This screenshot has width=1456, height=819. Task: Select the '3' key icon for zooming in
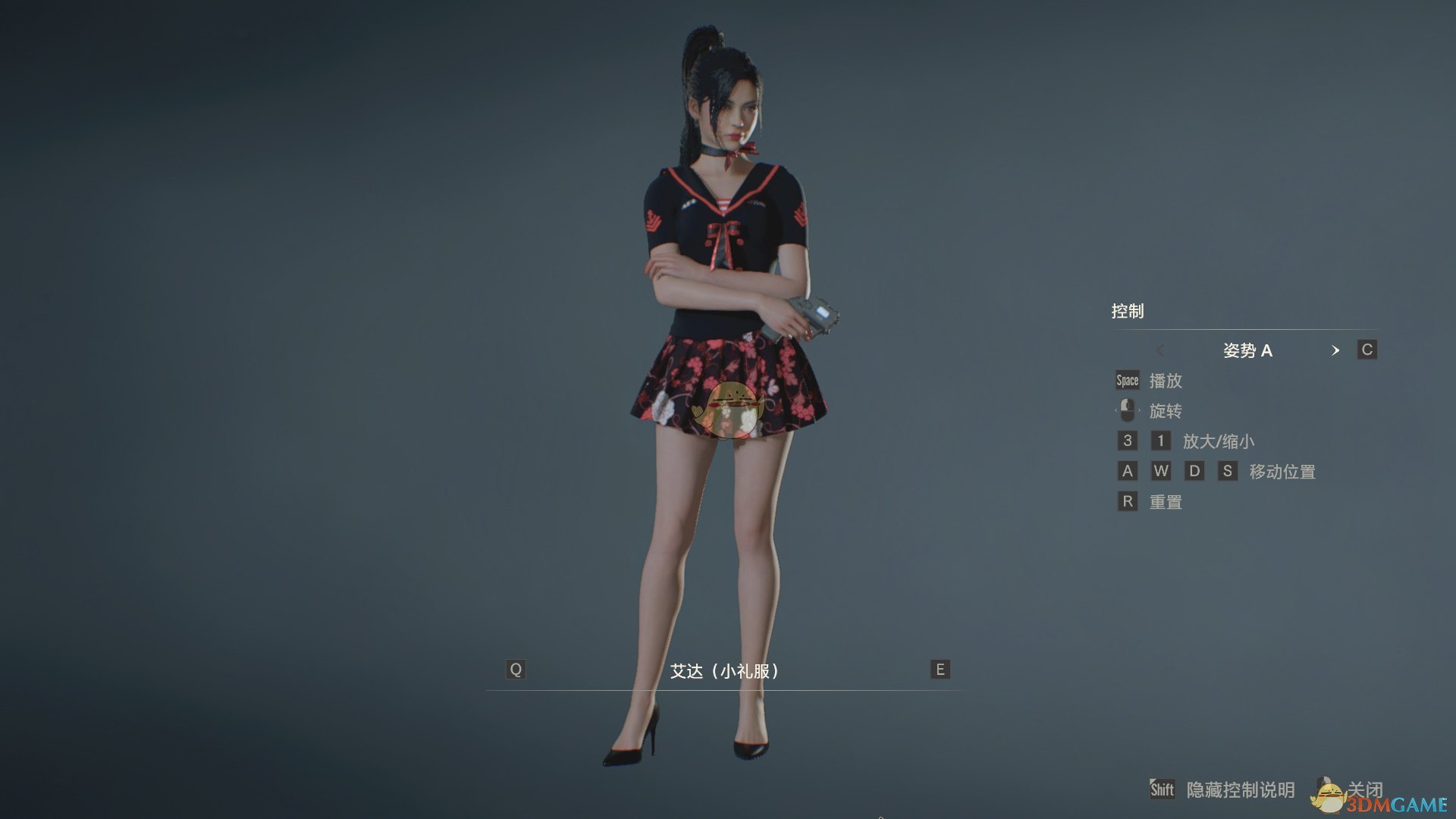coord(1127,441)
